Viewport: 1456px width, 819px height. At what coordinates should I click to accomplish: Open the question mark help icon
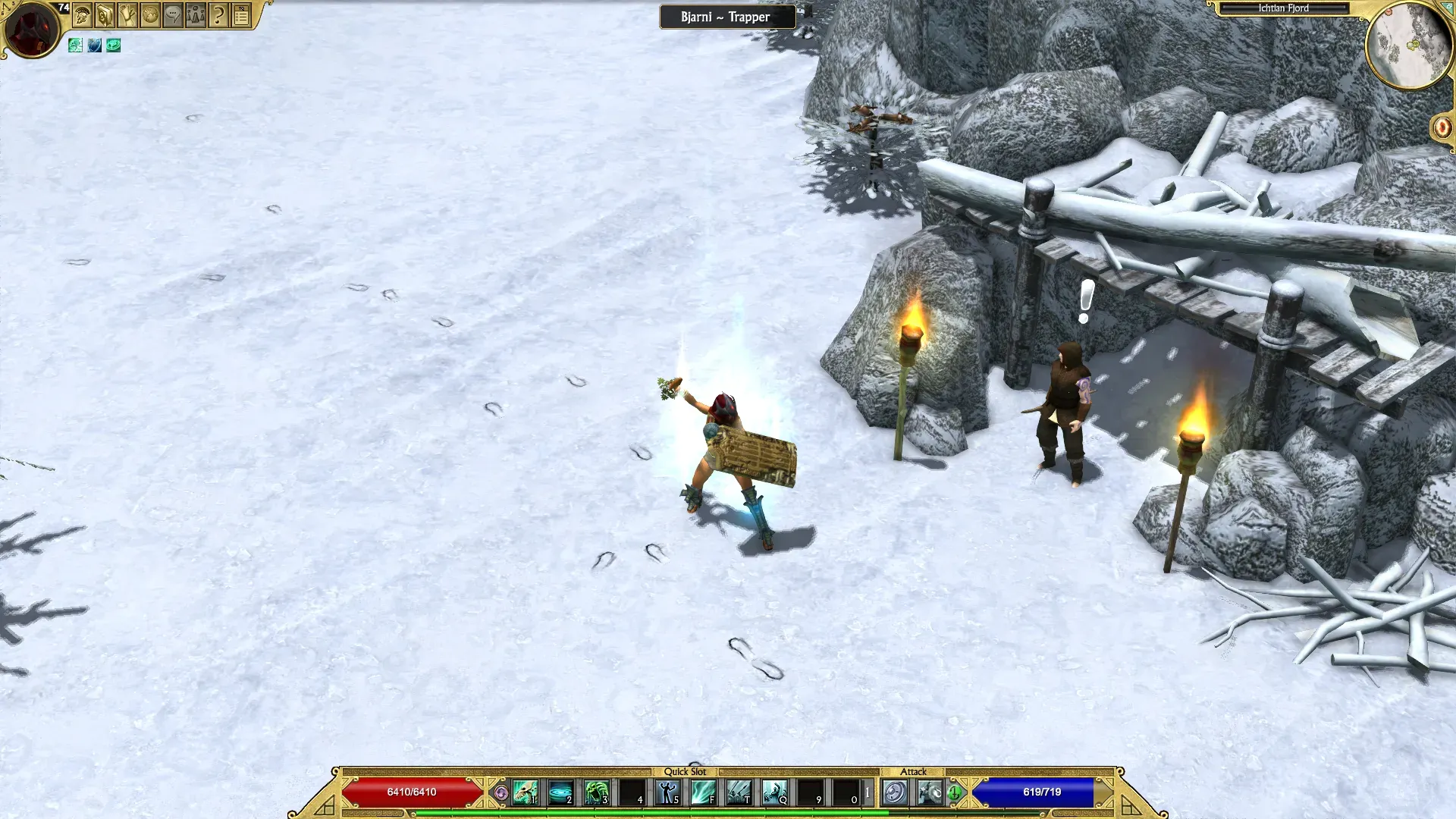(x=218, y=15)
